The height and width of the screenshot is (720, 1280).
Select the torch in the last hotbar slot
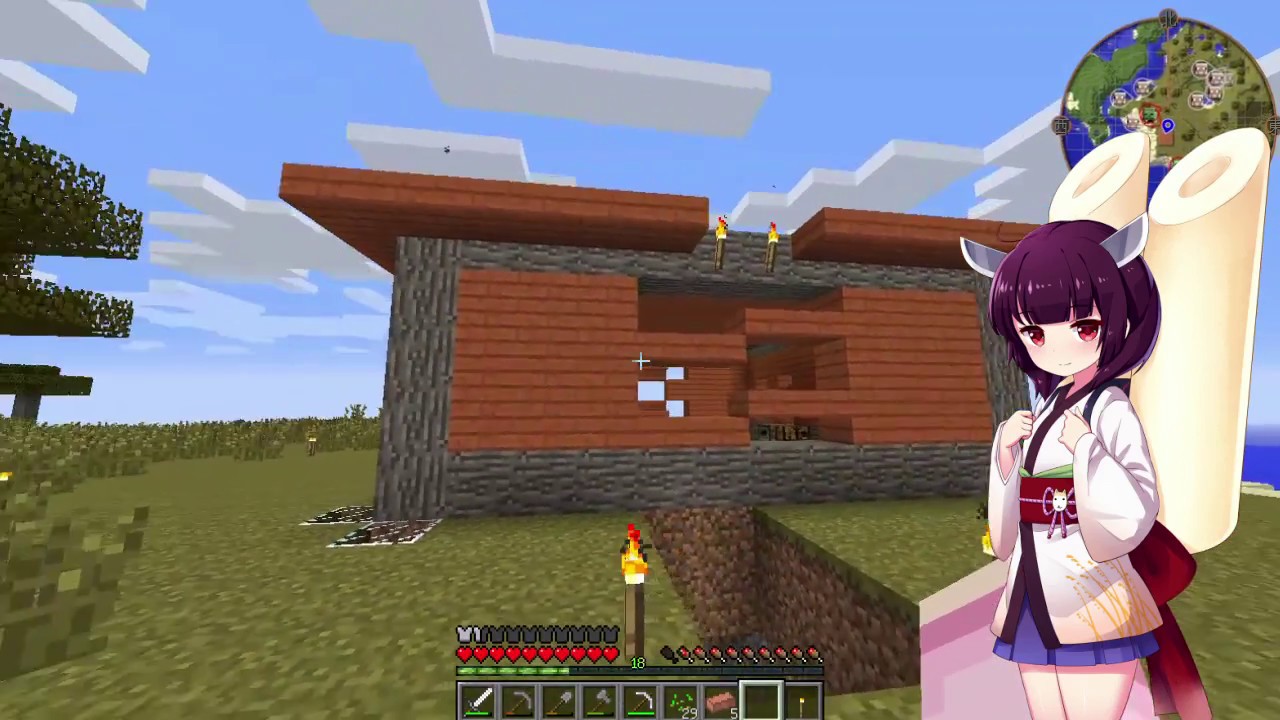pos(800,700)
